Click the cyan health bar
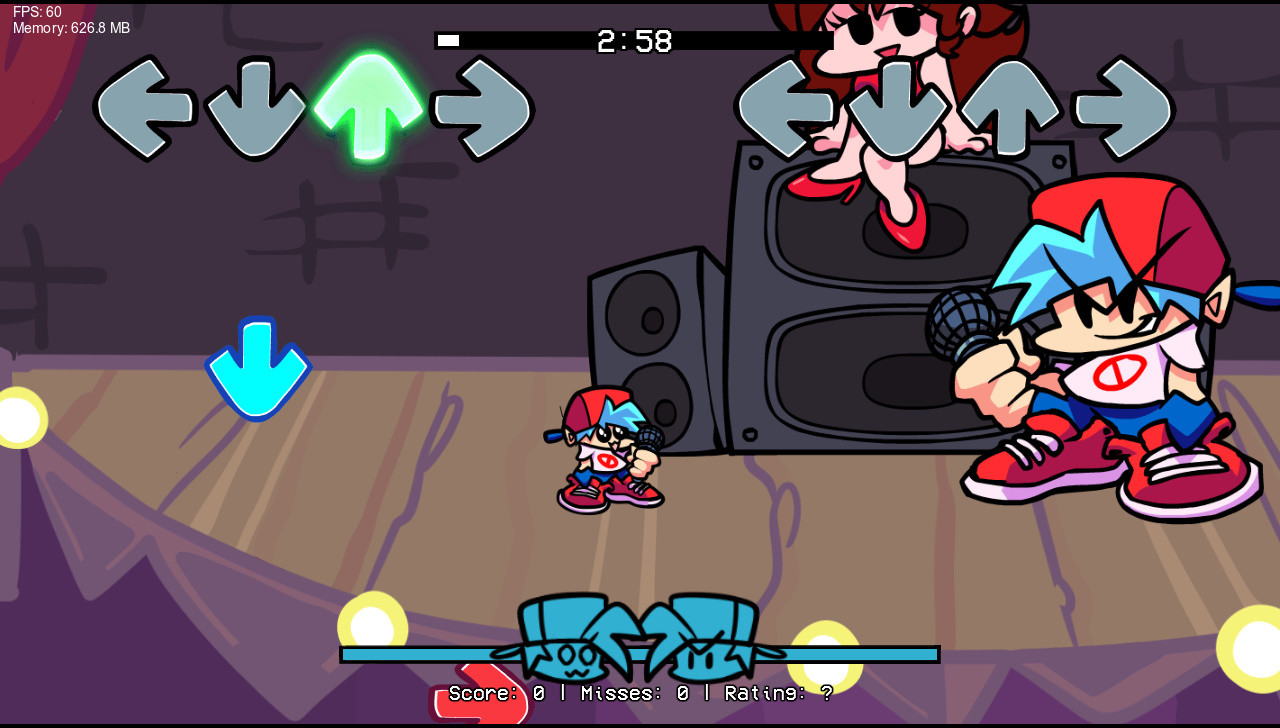The height and width of the screenshot is (728, 1280). [420, 653]
